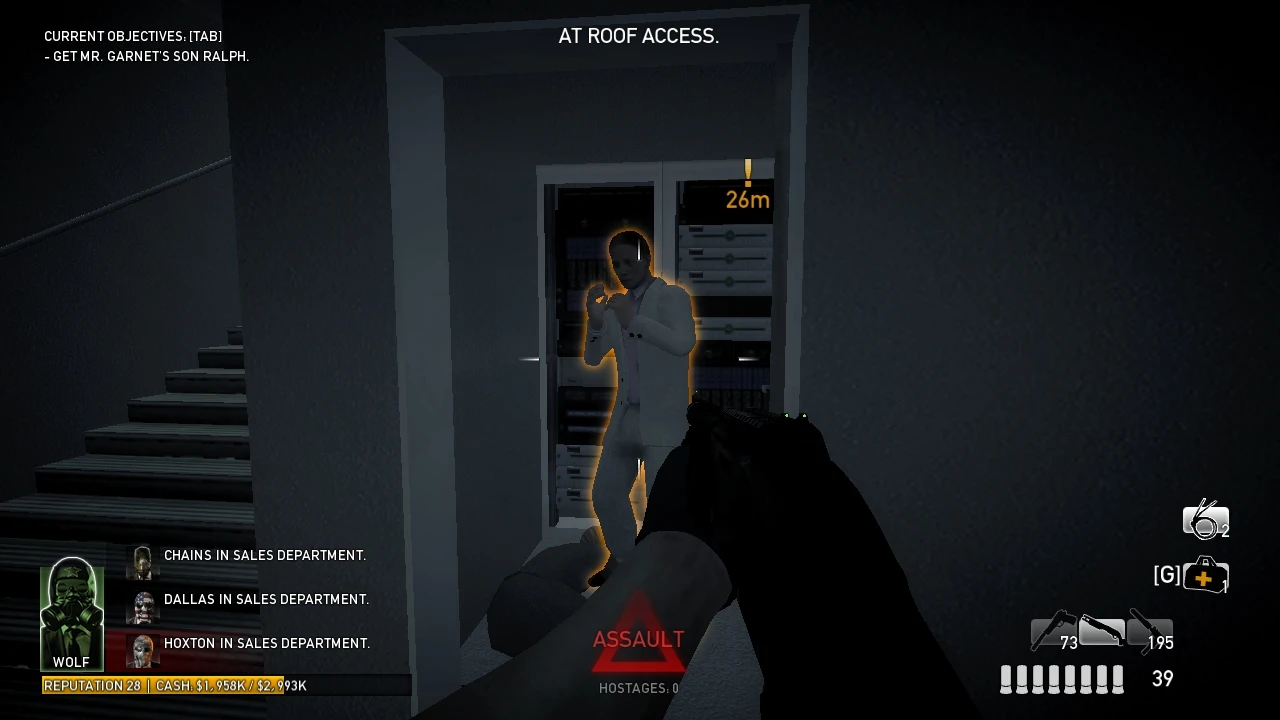
Task: Click the AT ROOF ACCESS objective header
Action: tap(639, 36)
